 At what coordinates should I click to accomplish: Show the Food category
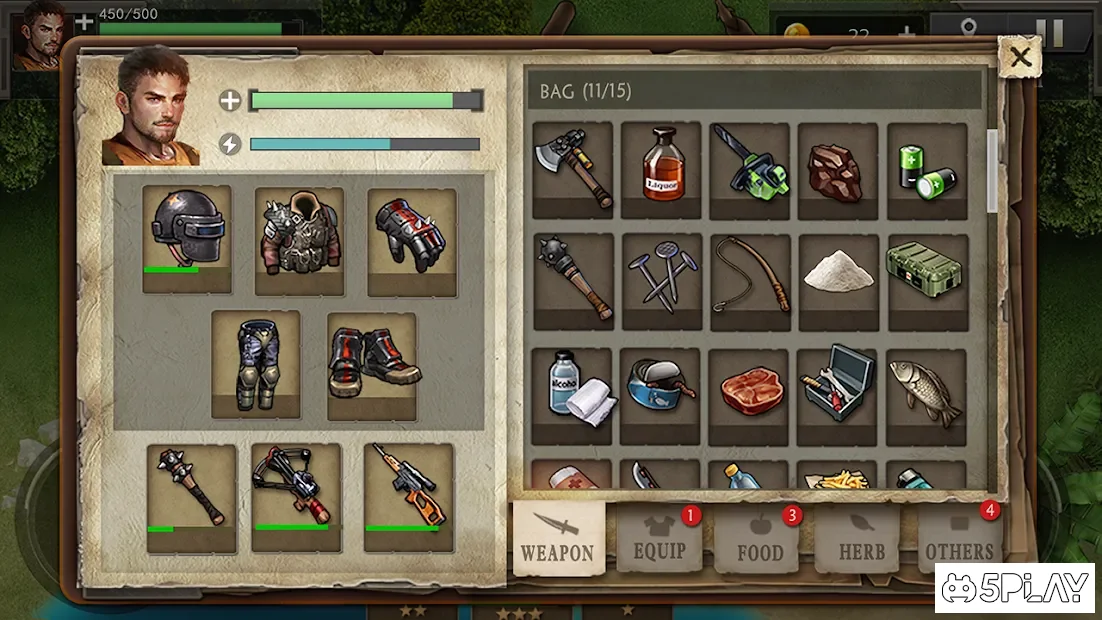click(759, 540)
